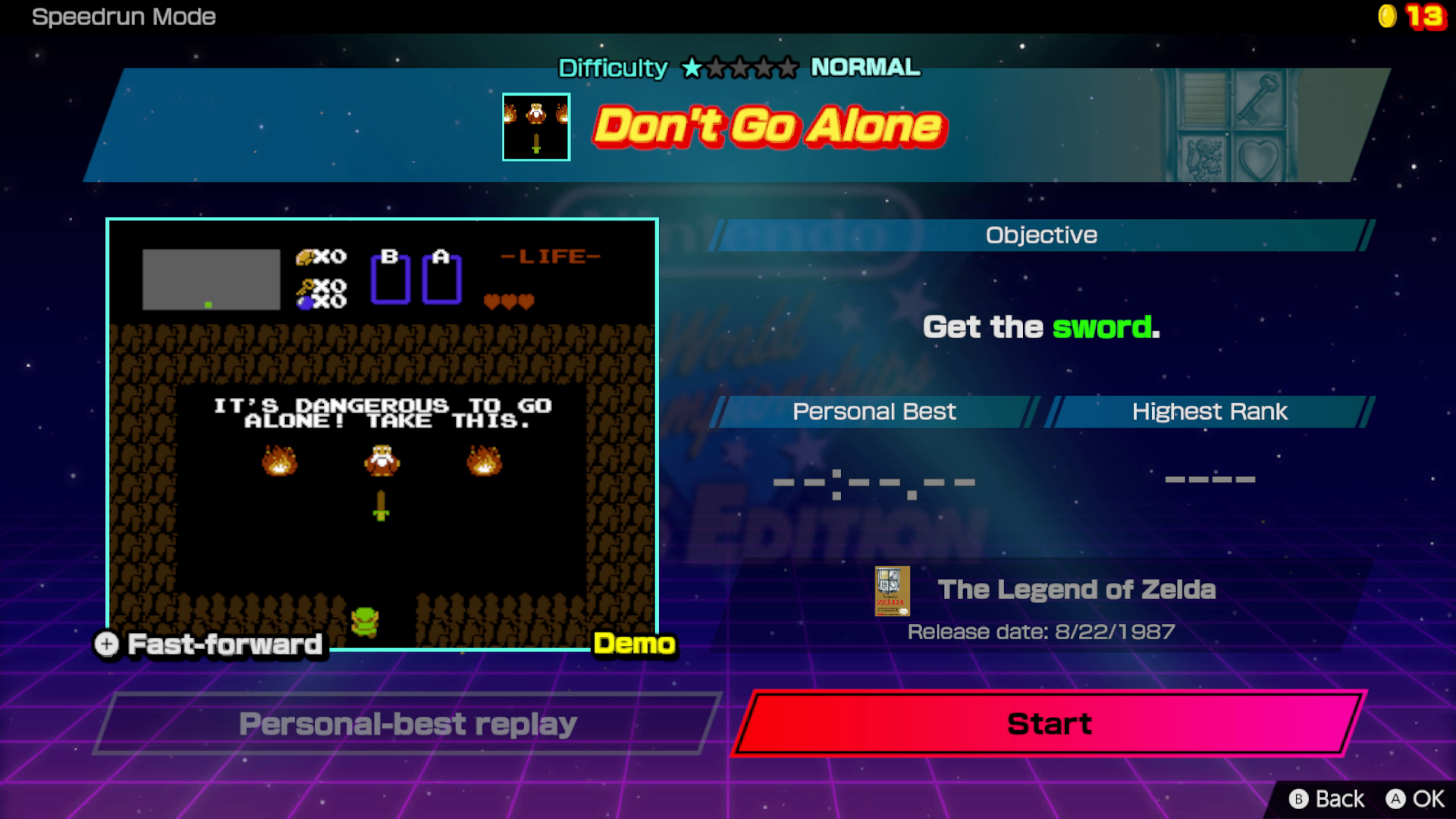The height and width of the screenshot is (819, 1456).
Task: Click The Legend of Zelda box art icon
Action: click(x=893, y=592)
